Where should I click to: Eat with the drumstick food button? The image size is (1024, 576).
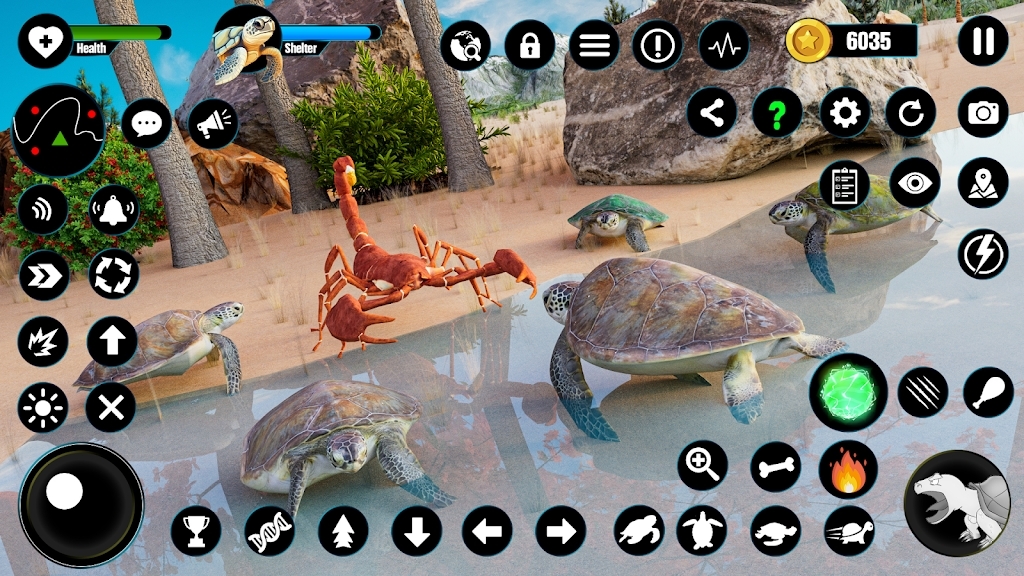(988, 392)
